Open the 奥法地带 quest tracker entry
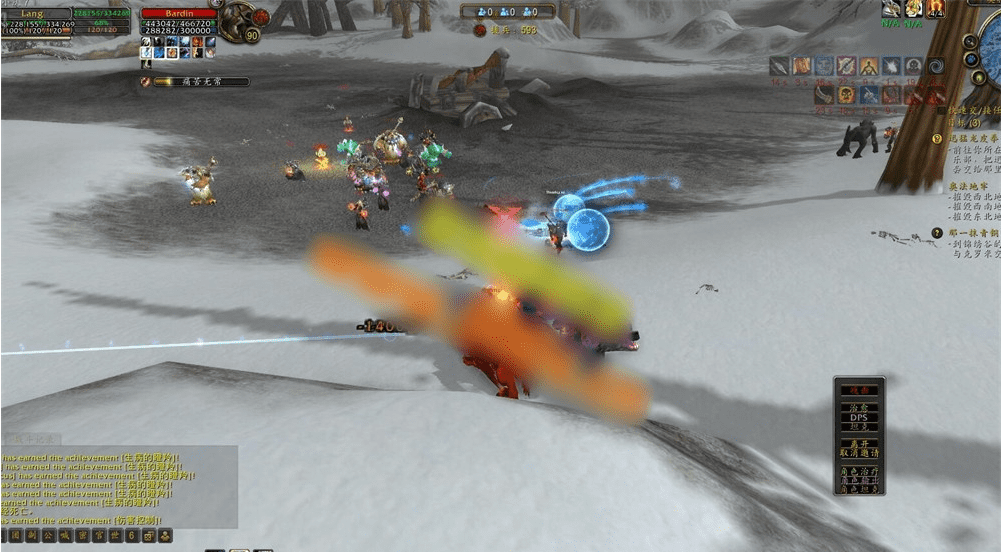The width and height of the screenshot is (1001, 552). 968,187
